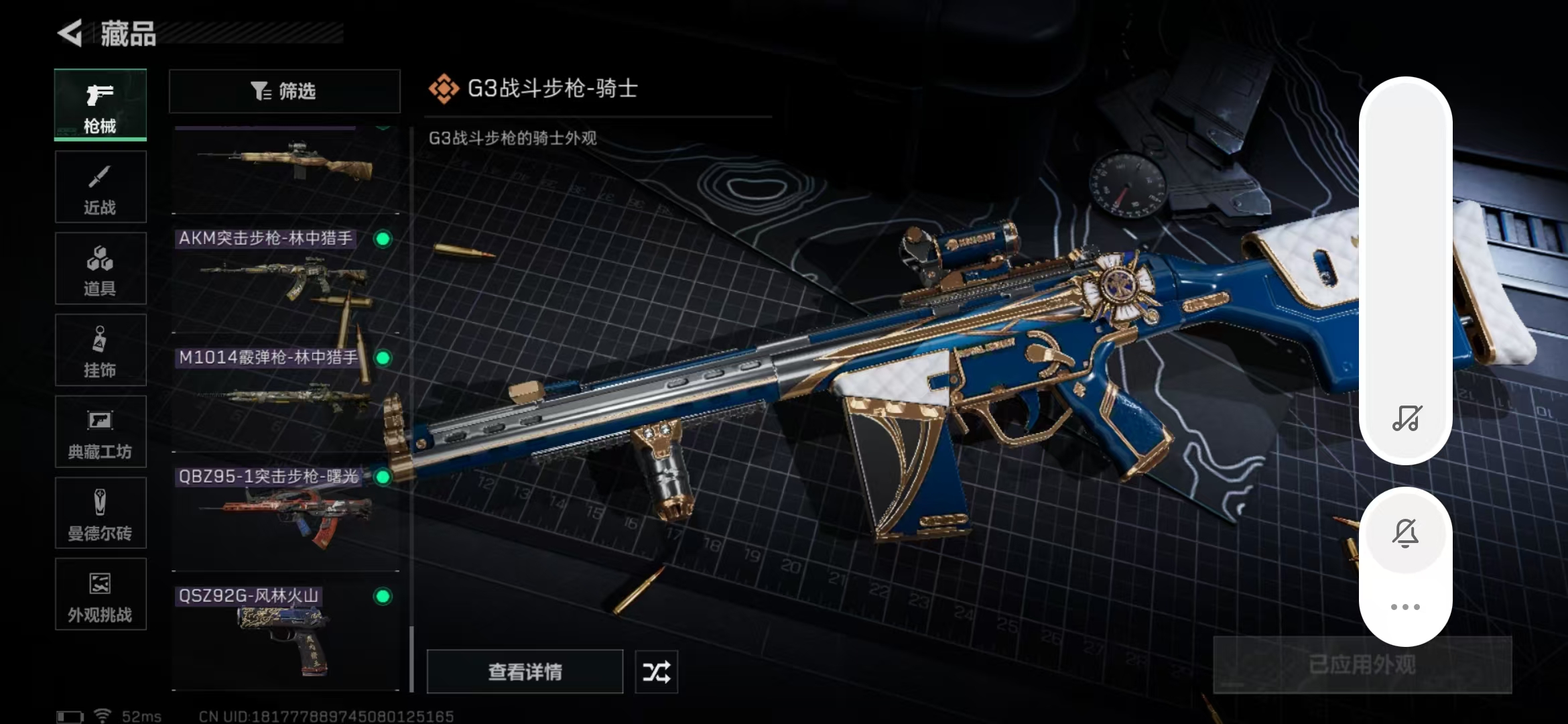Image resolution: width=1568 pixels, height=724 pixels.
Task: Toggle notification silence bell icon
Action: coord(1406,532)
